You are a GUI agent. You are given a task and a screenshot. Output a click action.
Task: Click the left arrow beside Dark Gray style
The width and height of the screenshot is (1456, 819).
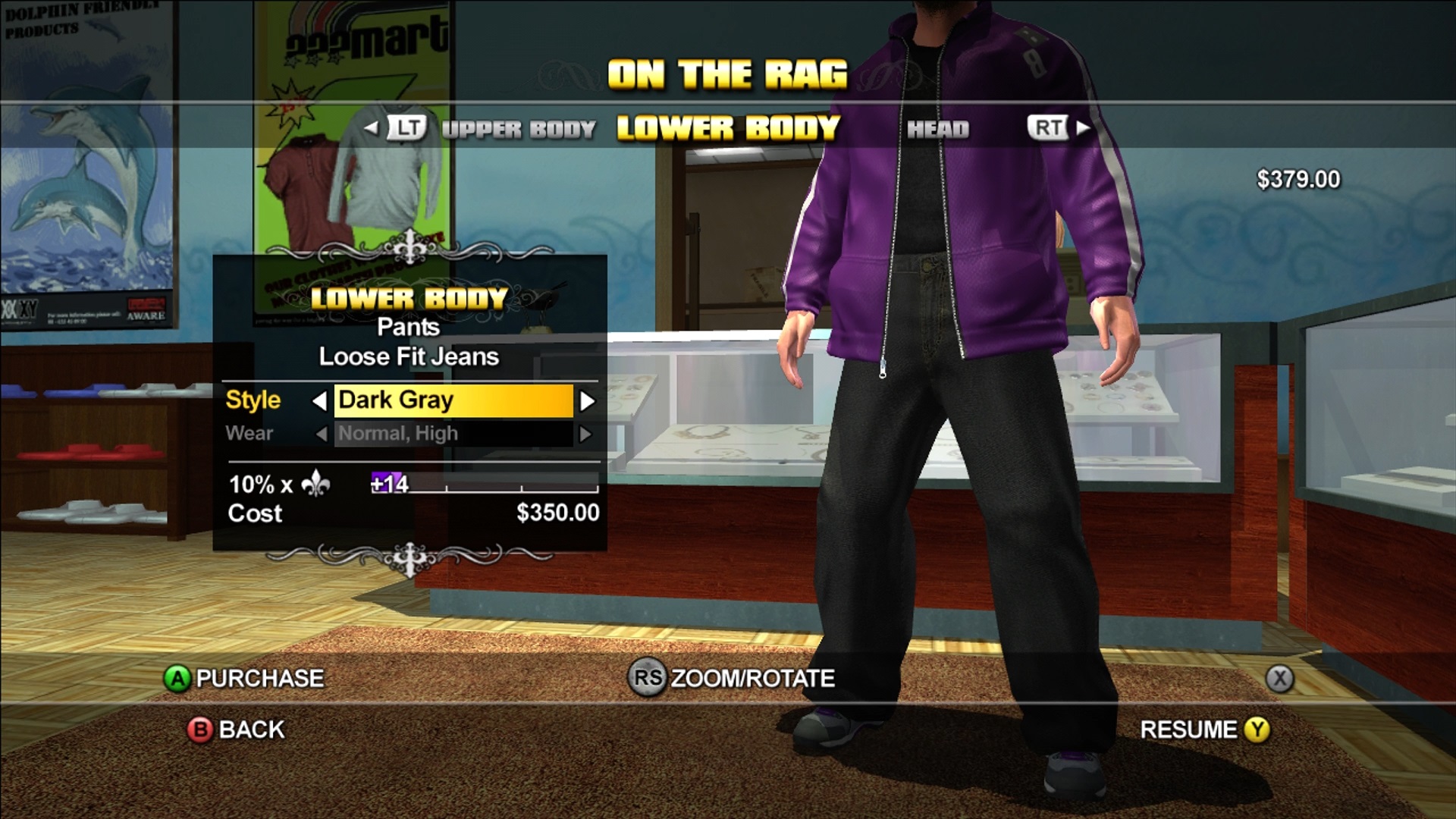tap(320, 401)
